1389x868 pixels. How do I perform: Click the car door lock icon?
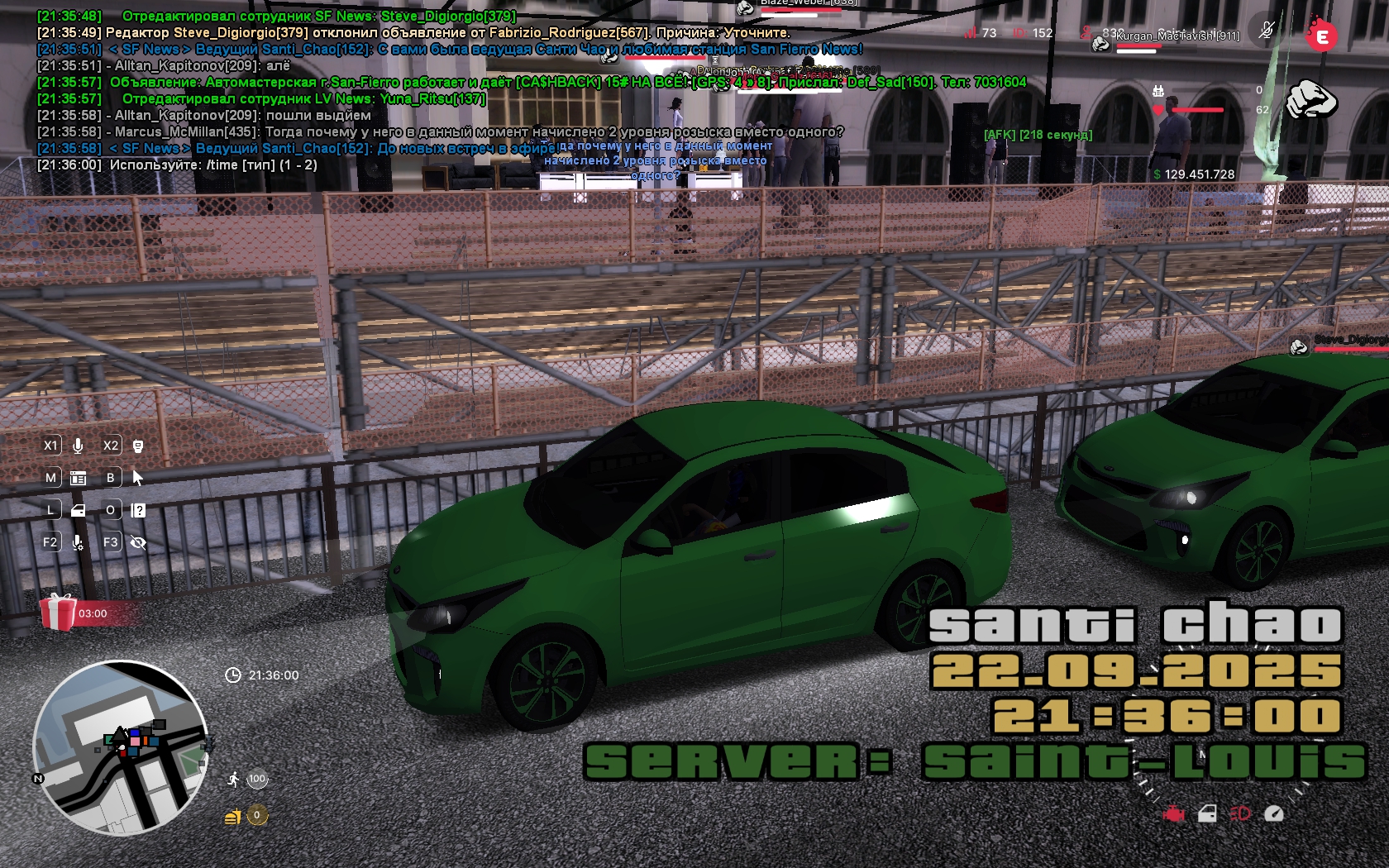(1207, 814)
